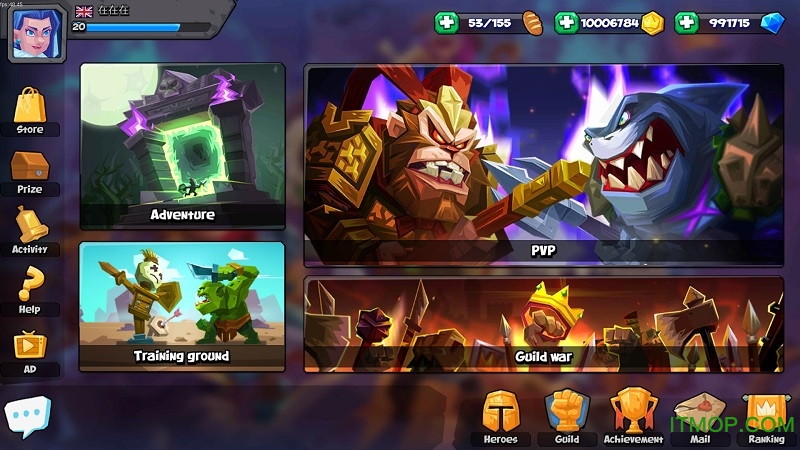This screenshot has height=450, width=800.
Task: Show the Ranking leaderboard
Action: 766,415
